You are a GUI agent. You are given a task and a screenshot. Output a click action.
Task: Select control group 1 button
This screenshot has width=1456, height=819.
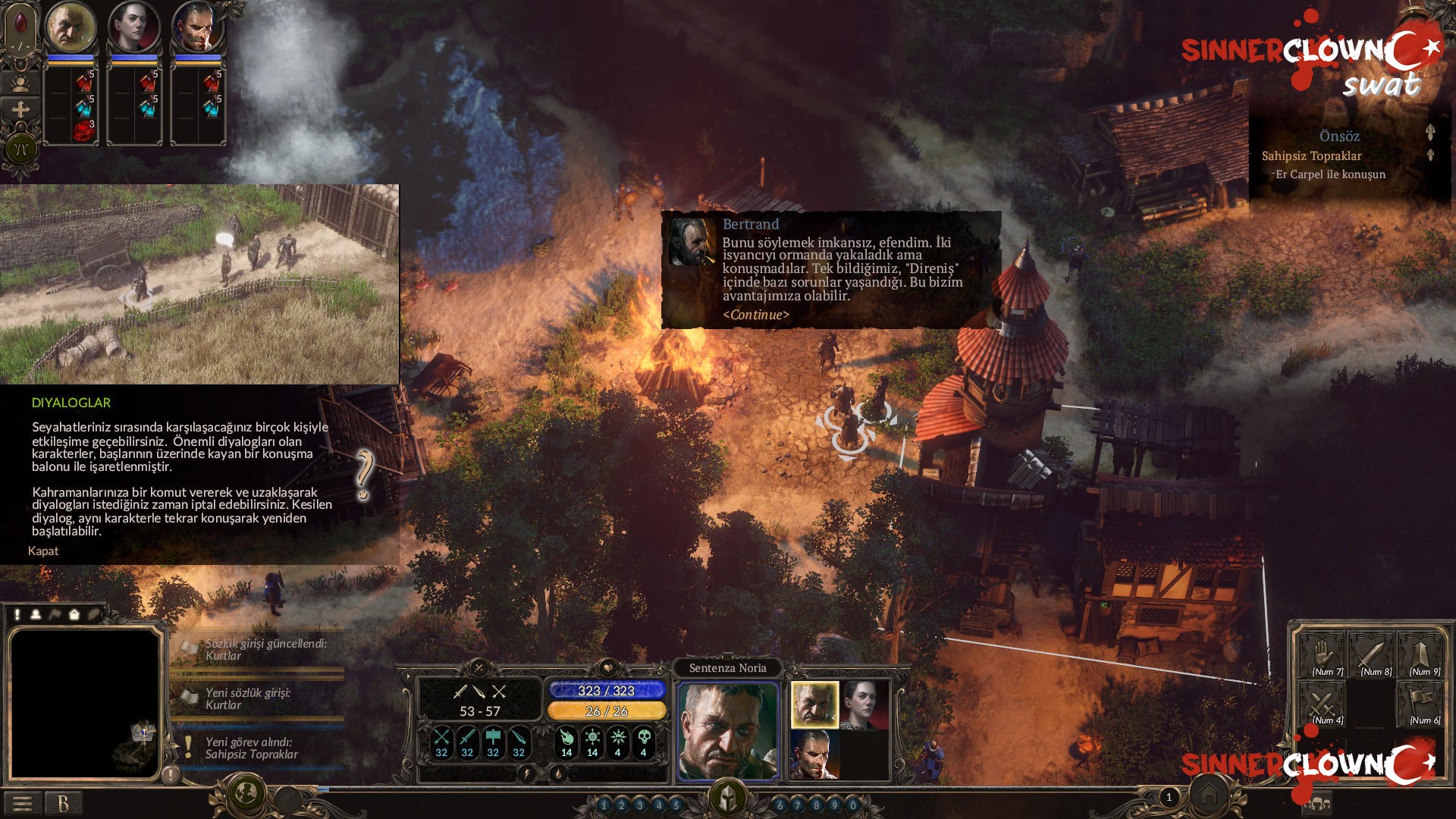click(x=604, y=805)
